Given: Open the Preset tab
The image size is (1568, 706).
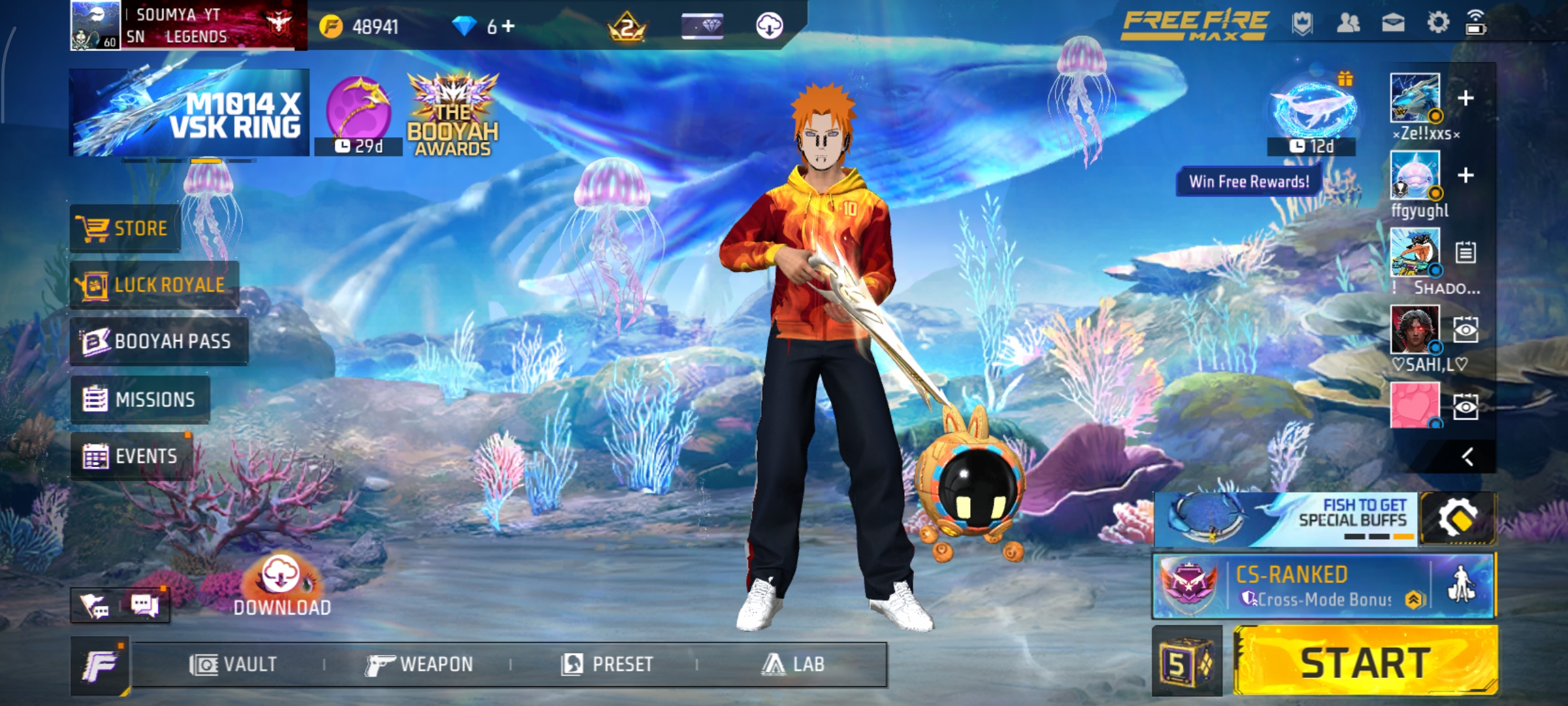Looking at the screenshot, I should pyautogui.click(x=607, y=665).
